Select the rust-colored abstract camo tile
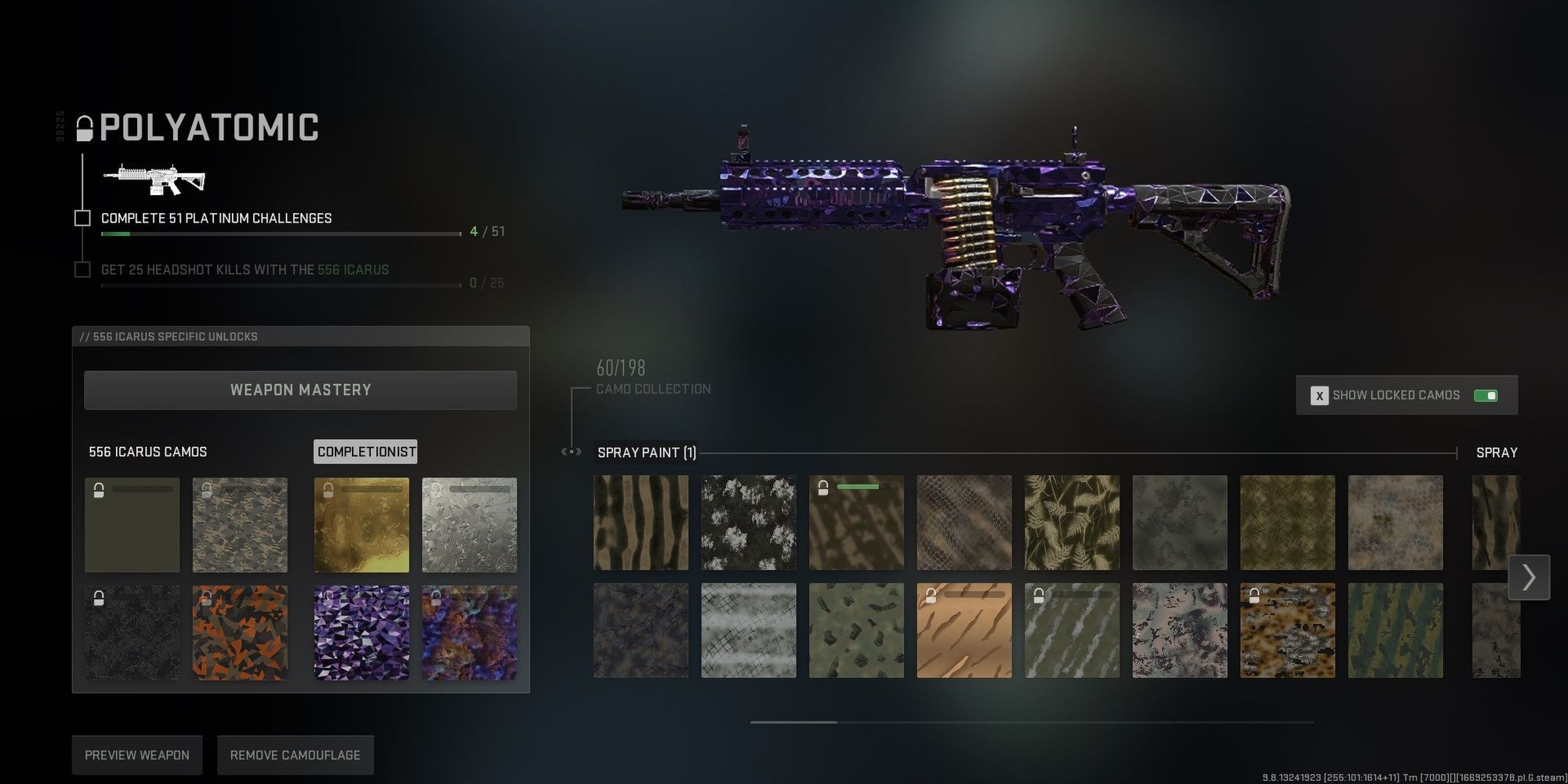Image resolution: width=1568 pixels, height=784 pixels. [469, 633]
